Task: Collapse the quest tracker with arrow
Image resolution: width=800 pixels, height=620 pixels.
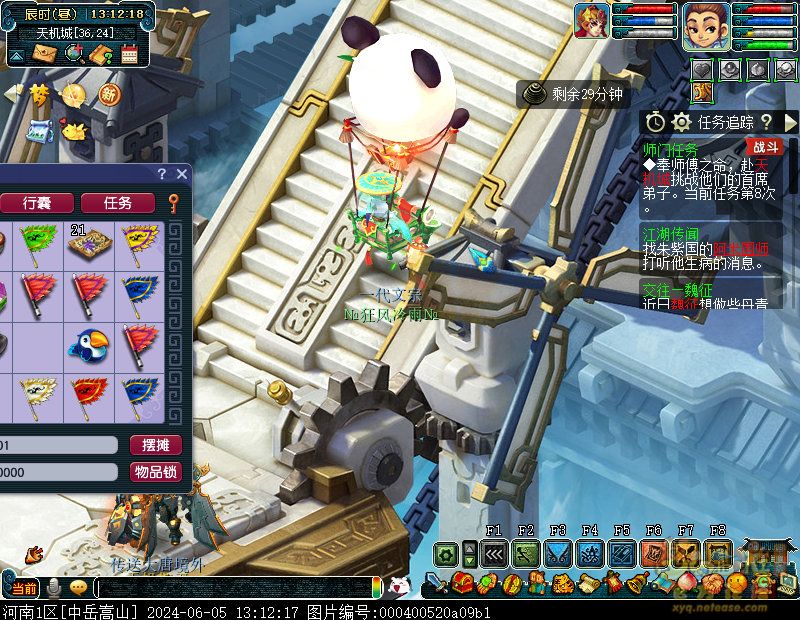Action: [x=790, y=121]
